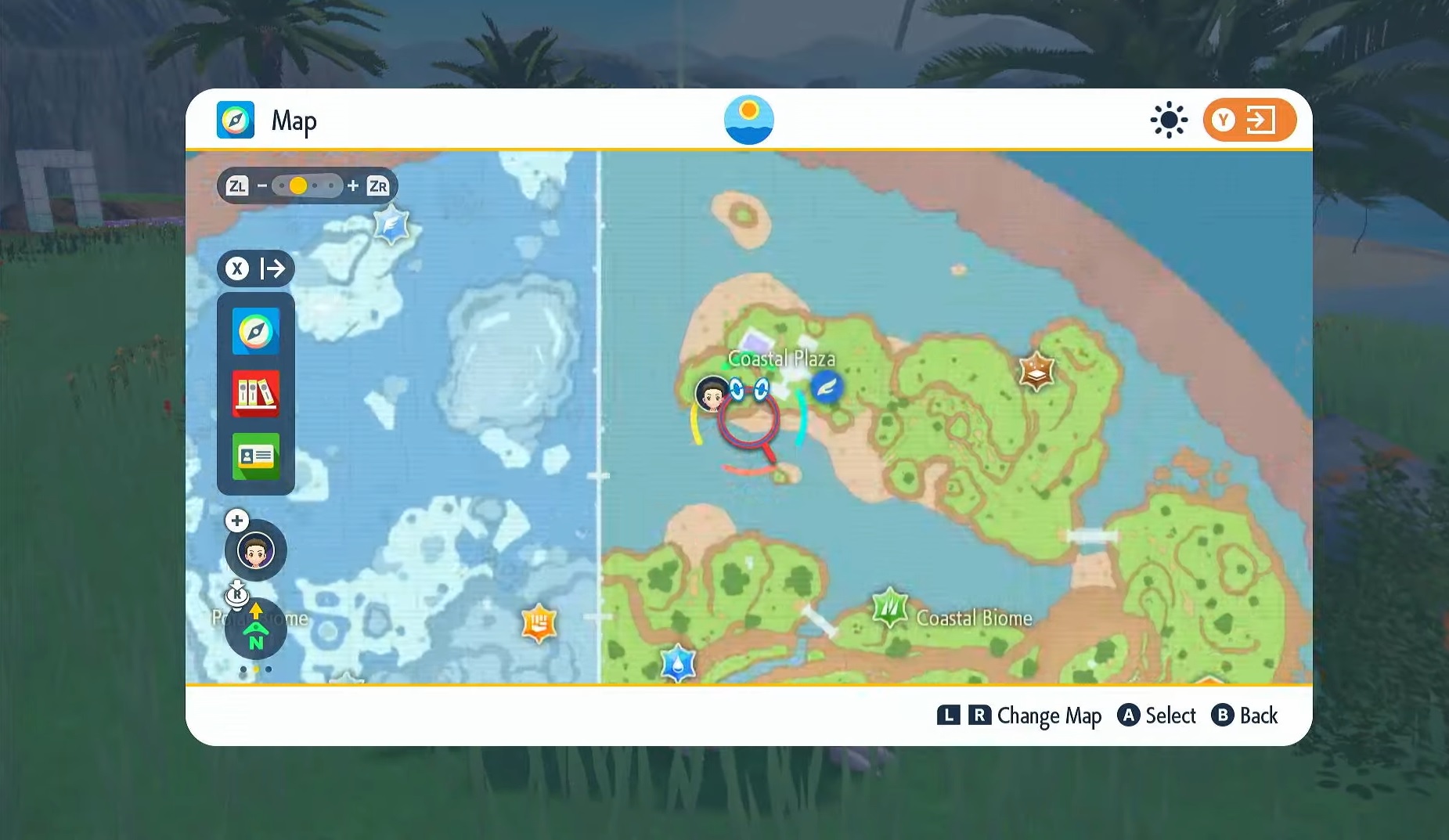Select the blue water raid marker
This screenshot has width=1449, height=840.
[677, 664]
